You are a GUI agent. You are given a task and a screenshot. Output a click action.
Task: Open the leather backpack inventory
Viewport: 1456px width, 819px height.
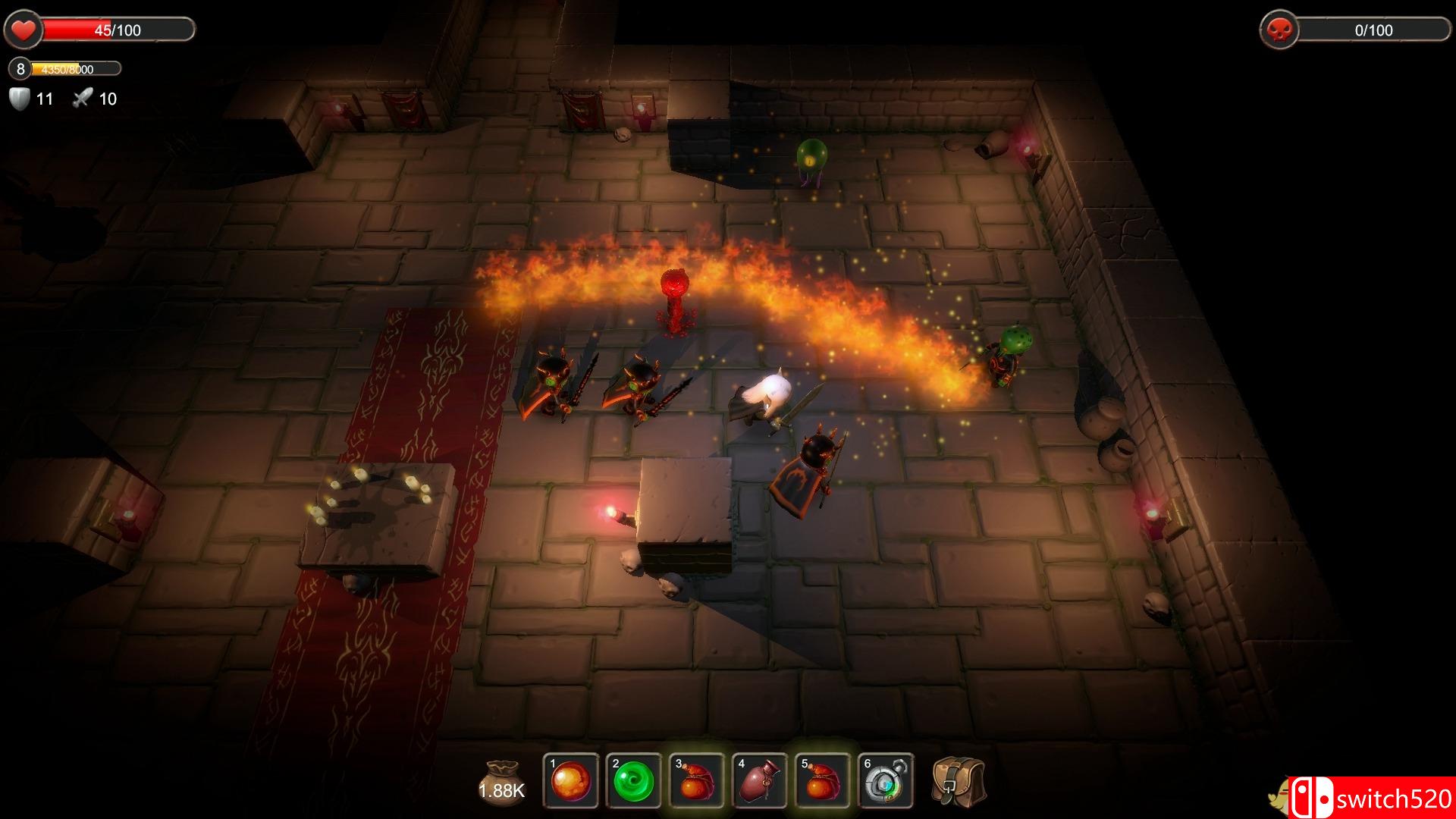point(959,781)
